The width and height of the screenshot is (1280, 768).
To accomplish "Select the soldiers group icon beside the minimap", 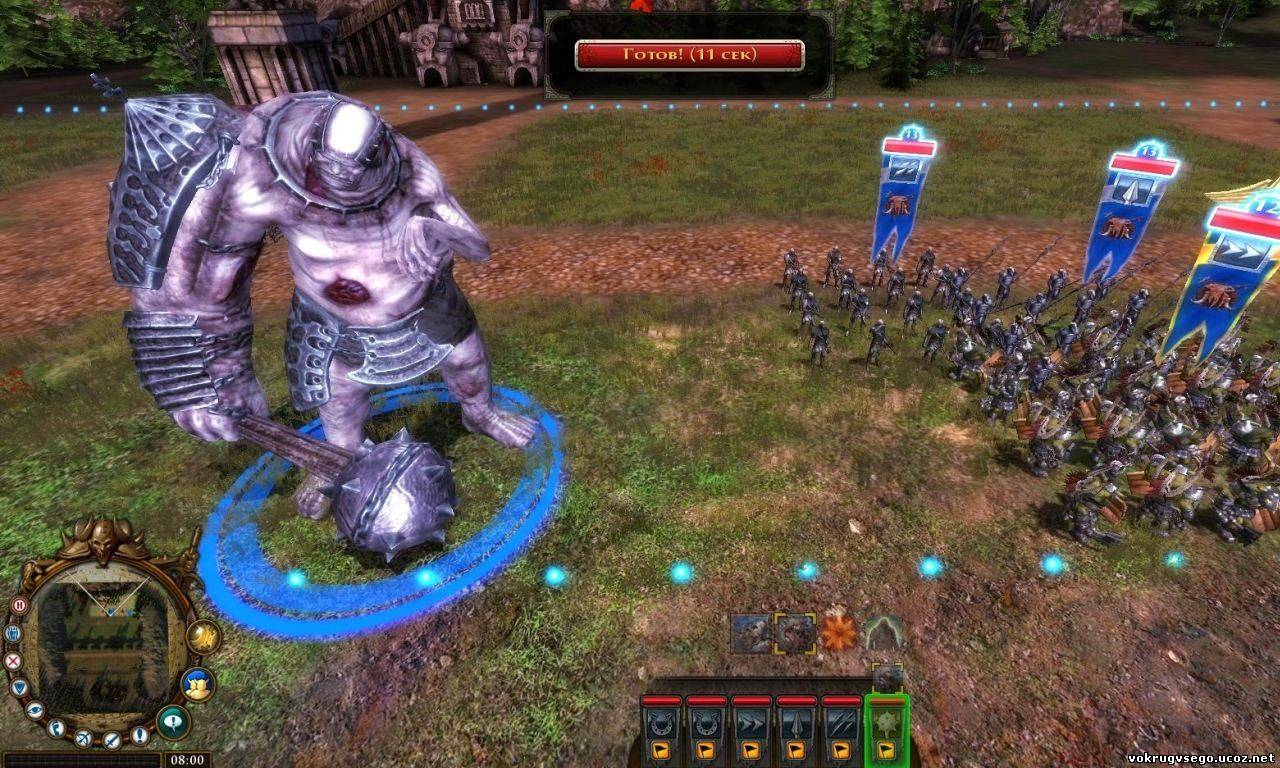I will [x=13, y=633].
